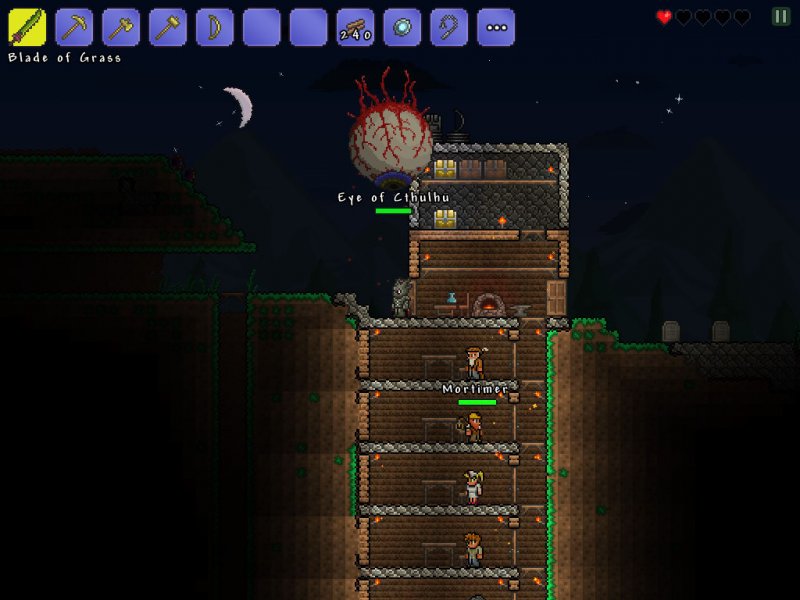Pick the wood stack of 240
The height and width of the screenshot is (600, 800).
355,27
